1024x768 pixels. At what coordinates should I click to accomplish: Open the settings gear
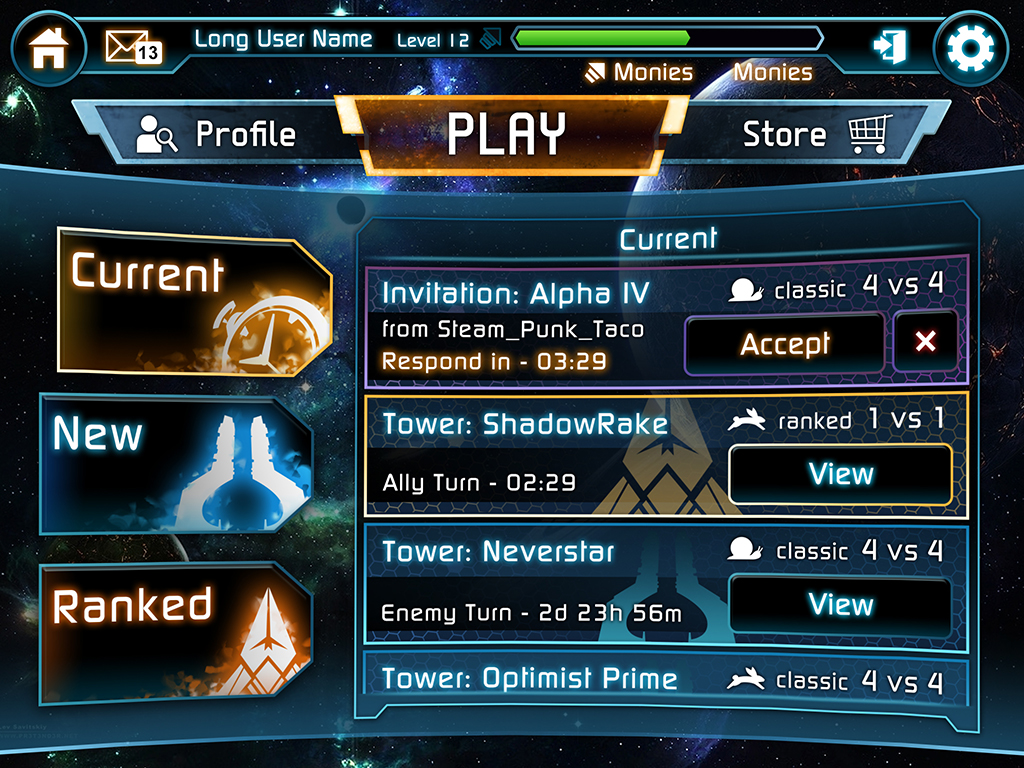click(968, 48)
